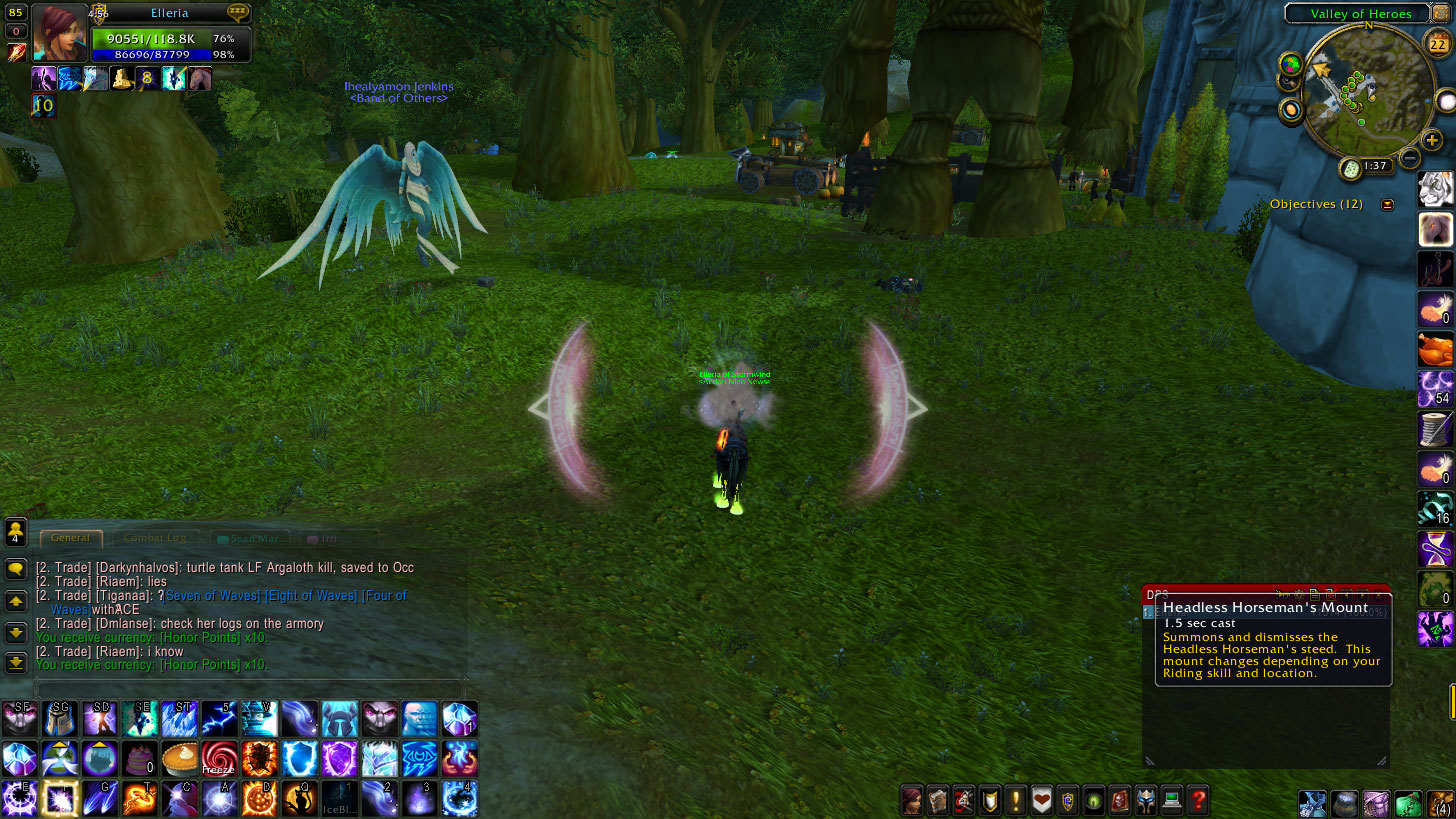This screenshot has width=1456, height=819.
Task: Open the red question mark help menu
Action: coord(1197,800)
